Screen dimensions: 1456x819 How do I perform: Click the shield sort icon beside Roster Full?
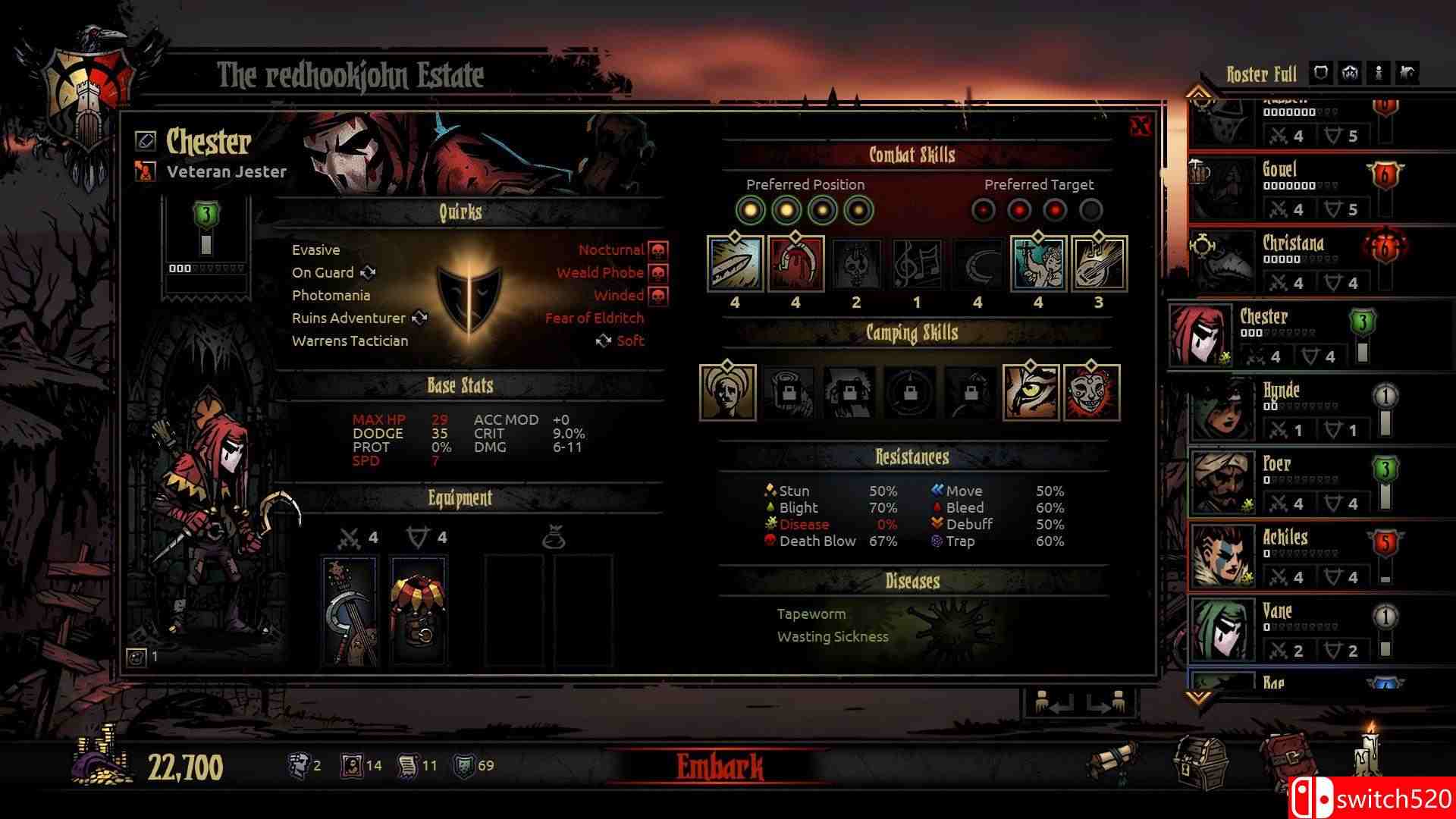(x=1320, y=73)
